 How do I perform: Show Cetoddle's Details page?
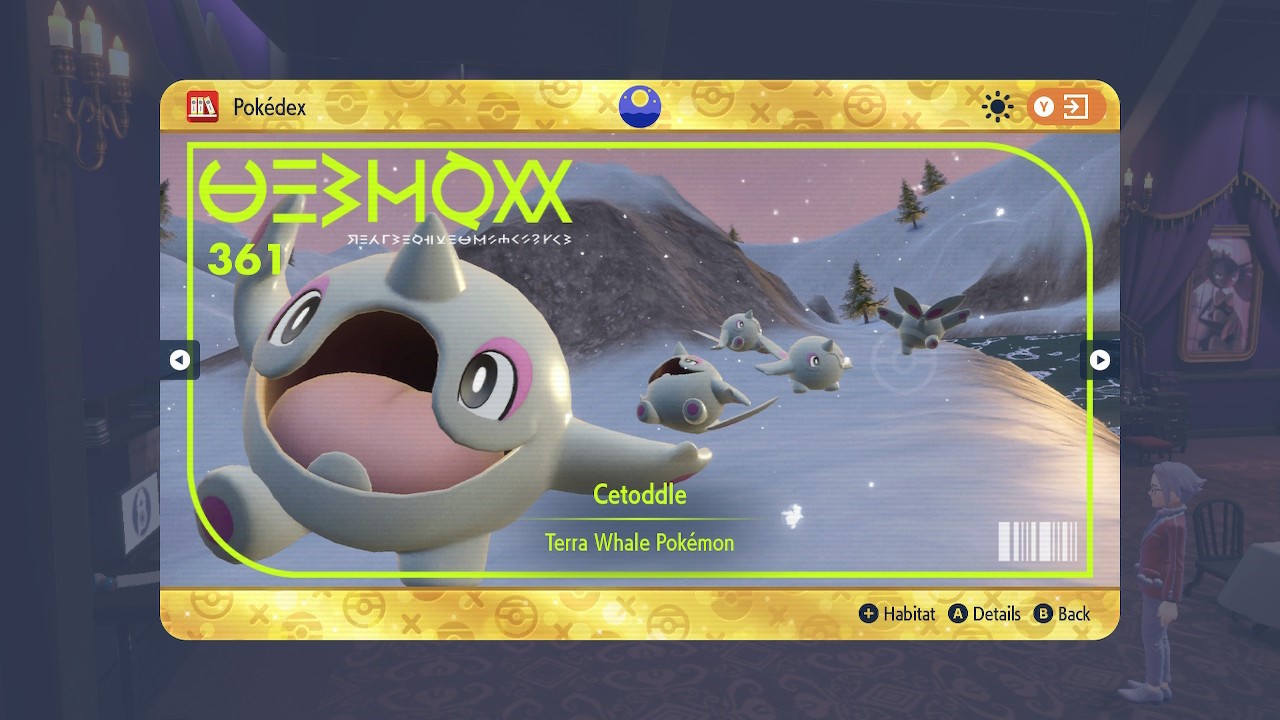pos(986,614)
